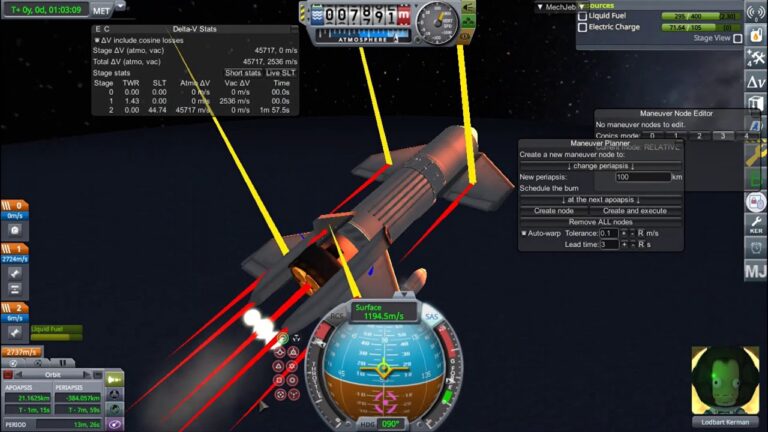768x432 pixels.
Task: Open the 'at the next apoapsis' dropdown
Action: click(600, 200)
